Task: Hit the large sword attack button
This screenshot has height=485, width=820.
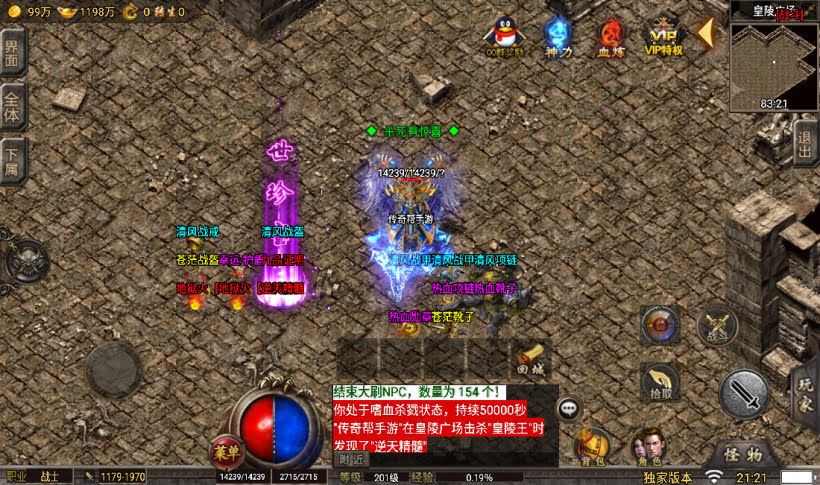Action: coord(745,393)
